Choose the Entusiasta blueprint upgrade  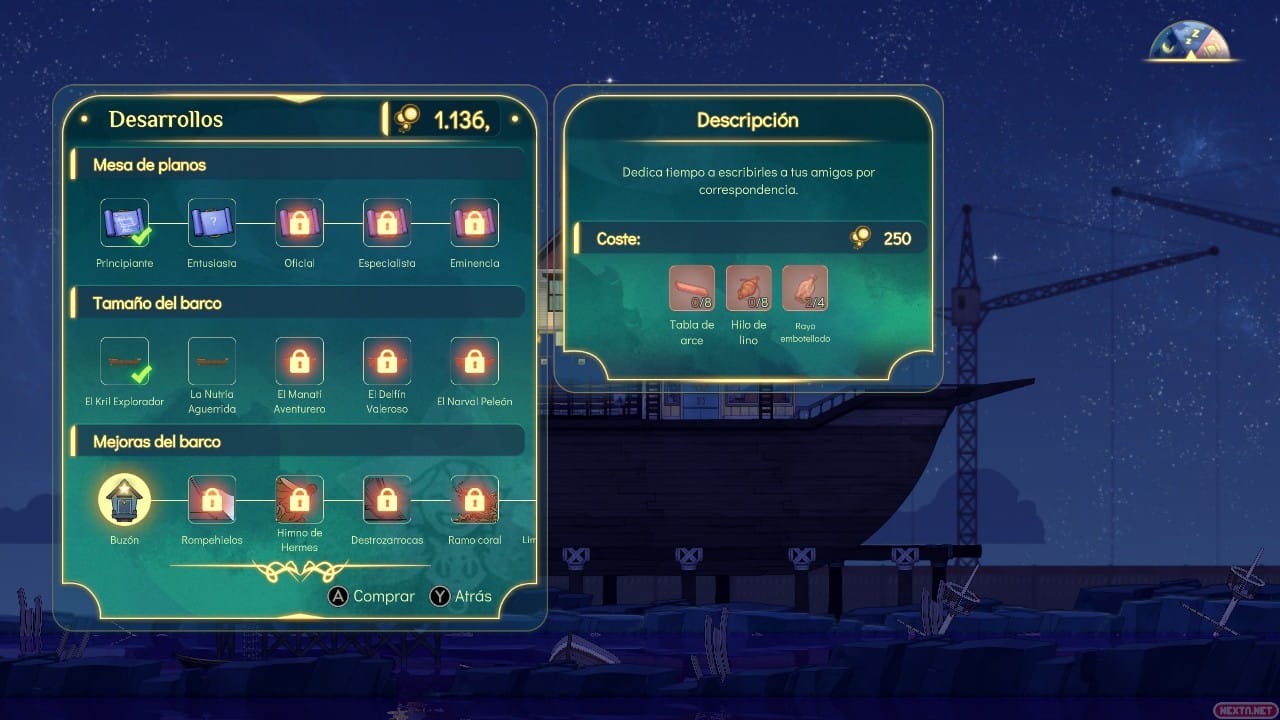[212, 223]
